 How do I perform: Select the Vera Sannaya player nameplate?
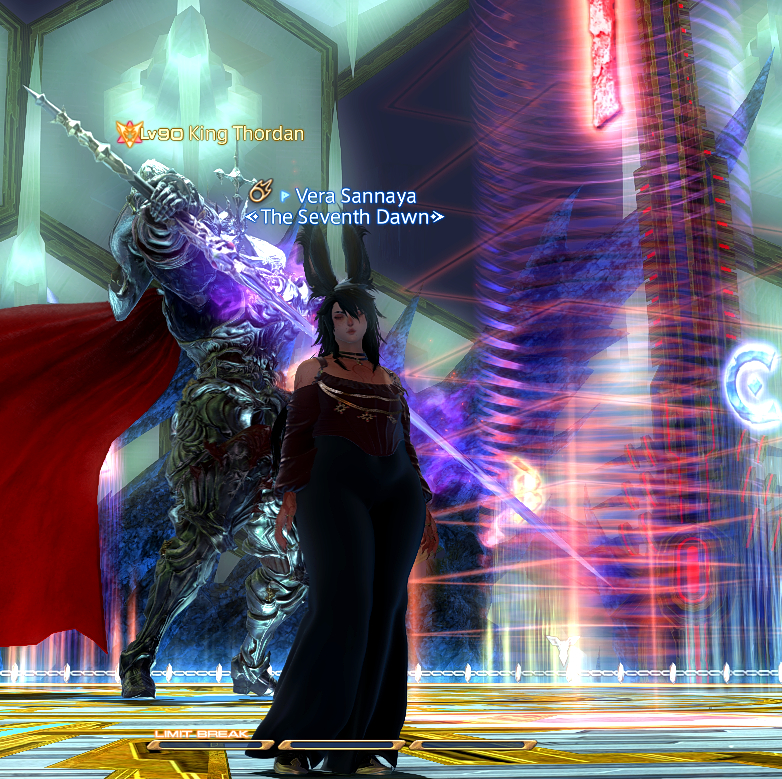tap(355, 196)
